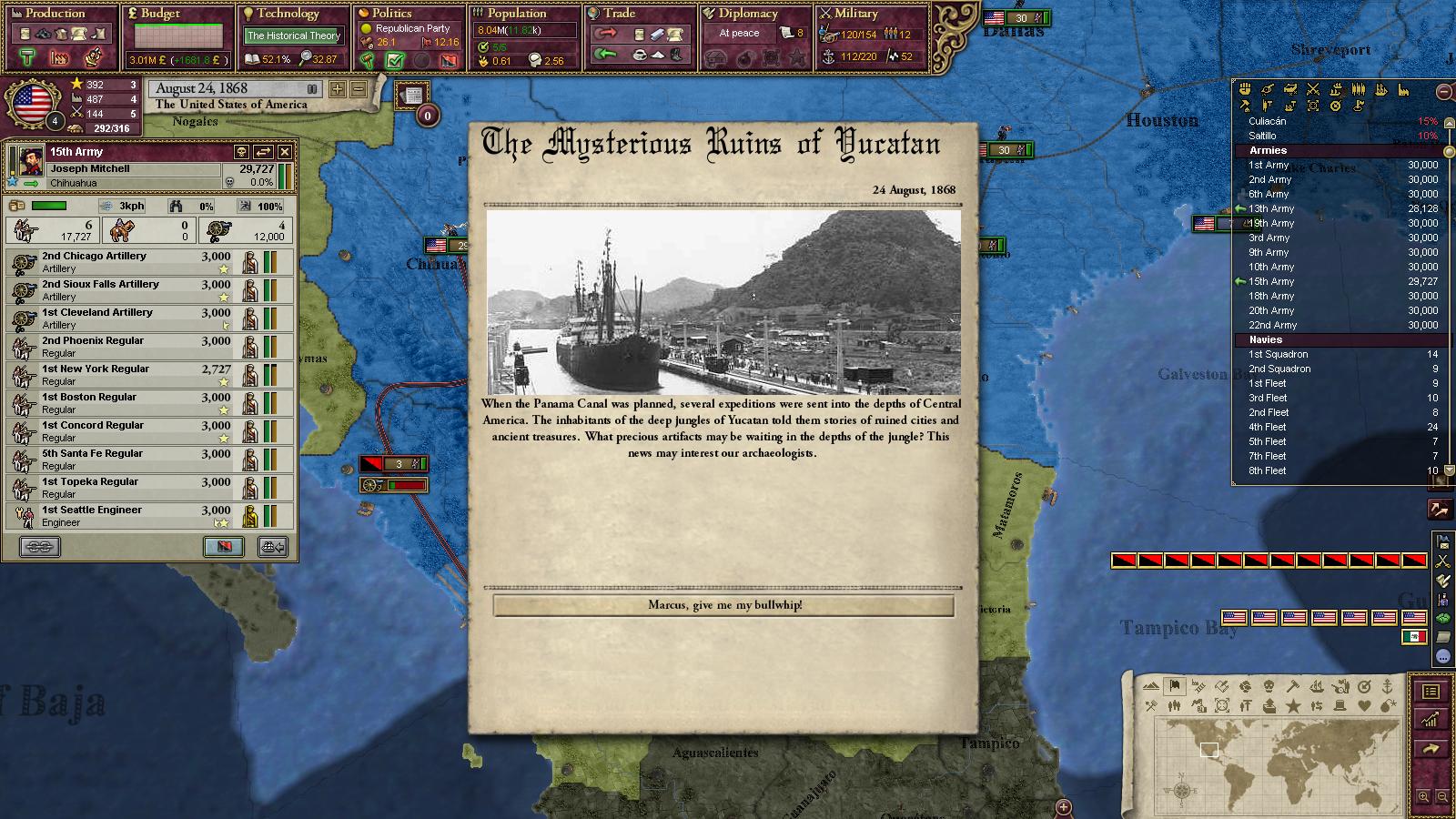Select 13th Army in the outliner
Screen dimensions: 1456x819
click(x=1271, y=208)
